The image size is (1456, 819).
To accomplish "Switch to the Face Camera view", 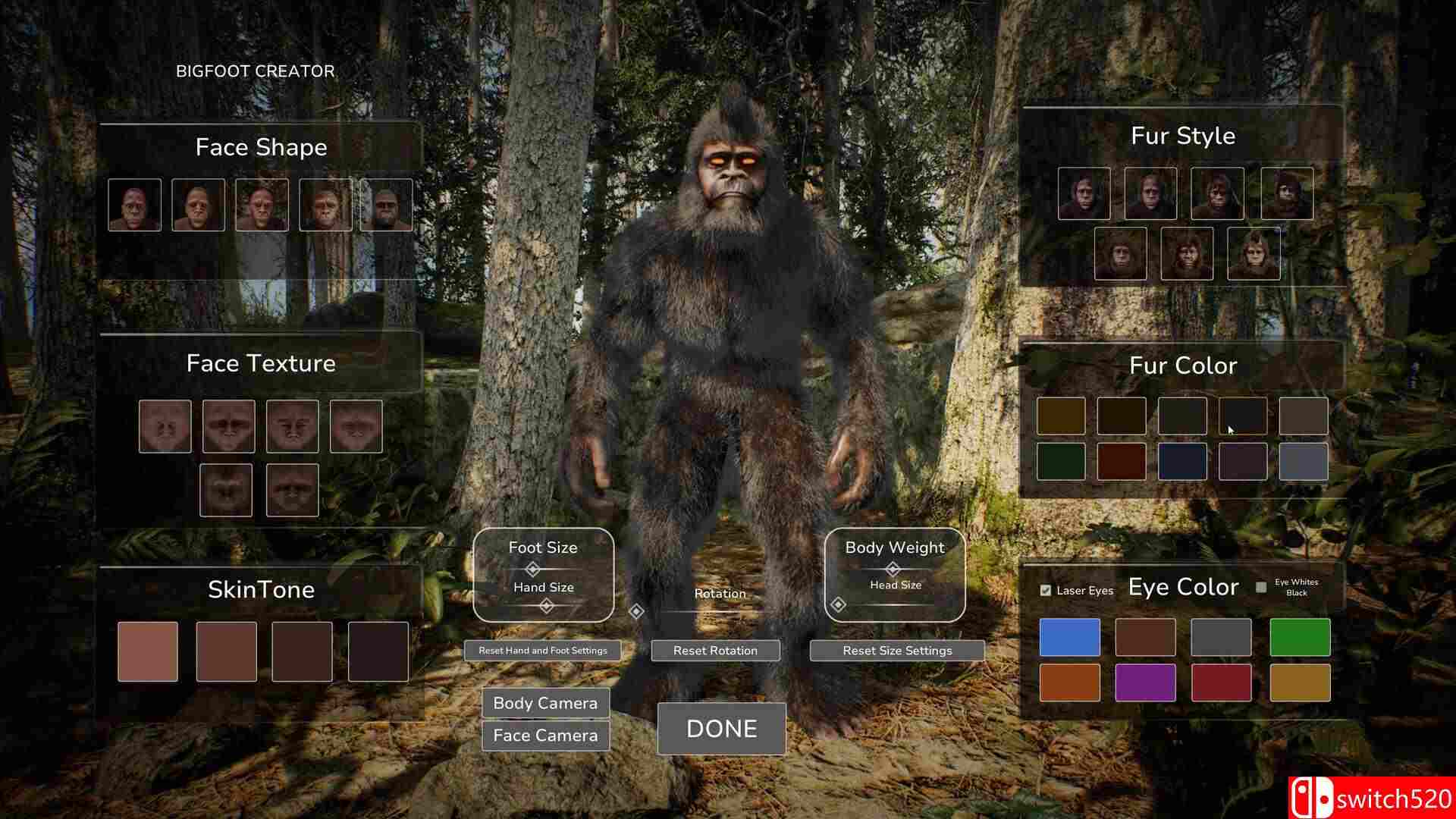I will pos(544,735).
